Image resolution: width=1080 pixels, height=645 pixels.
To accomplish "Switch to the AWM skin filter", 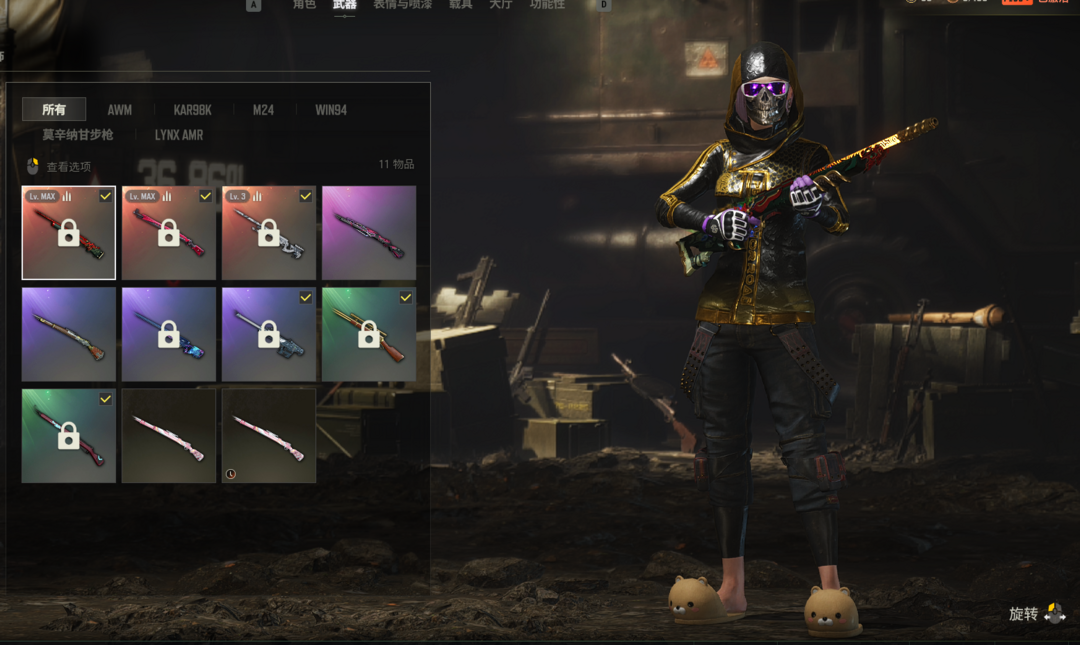I will tap(120, 110).
